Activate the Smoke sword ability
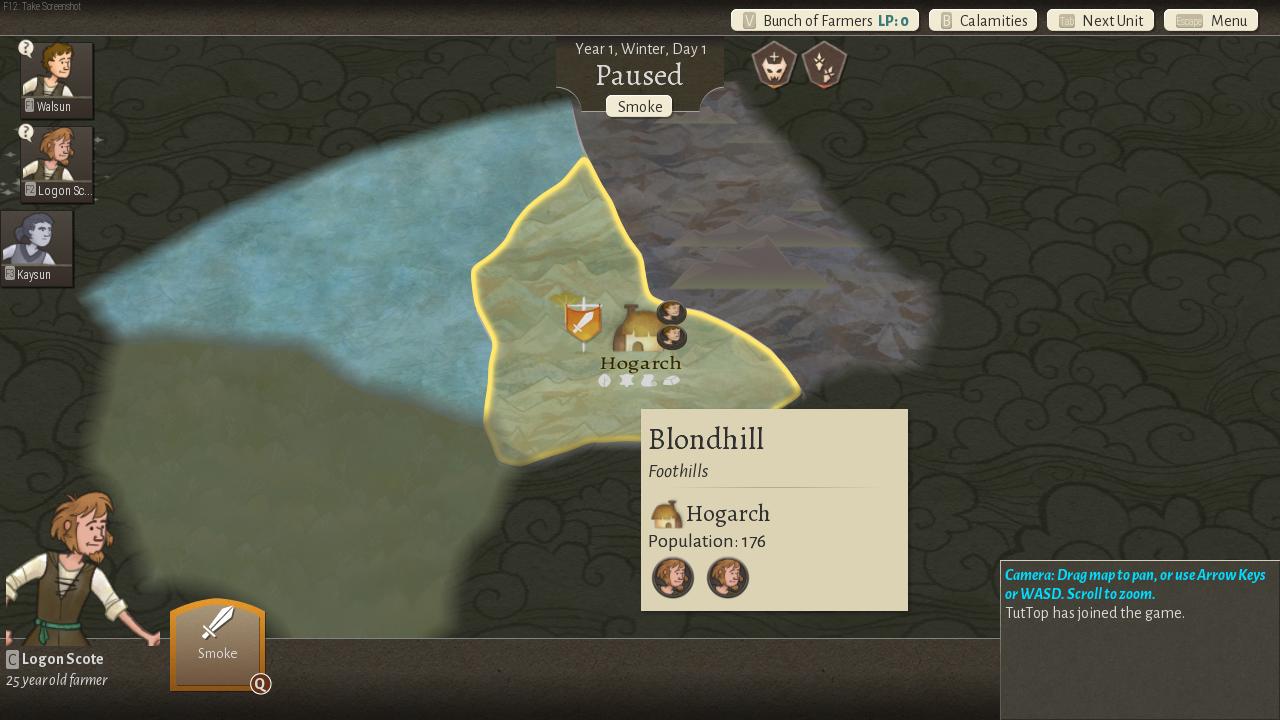The height and width of the screenshot is (720, 1280). (217, 643)
